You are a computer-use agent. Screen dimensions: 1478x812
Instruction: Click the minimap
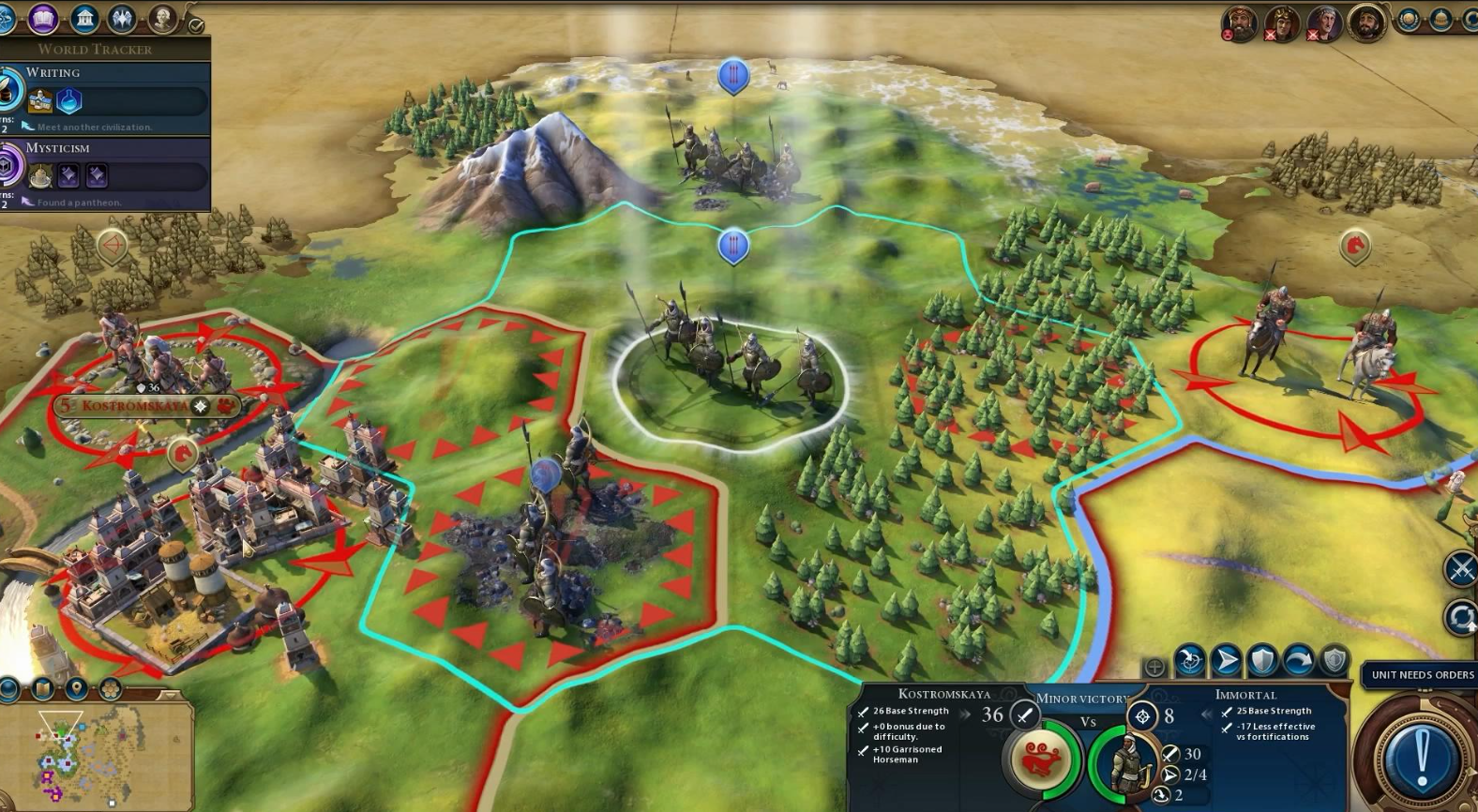(x=94, y=755)
